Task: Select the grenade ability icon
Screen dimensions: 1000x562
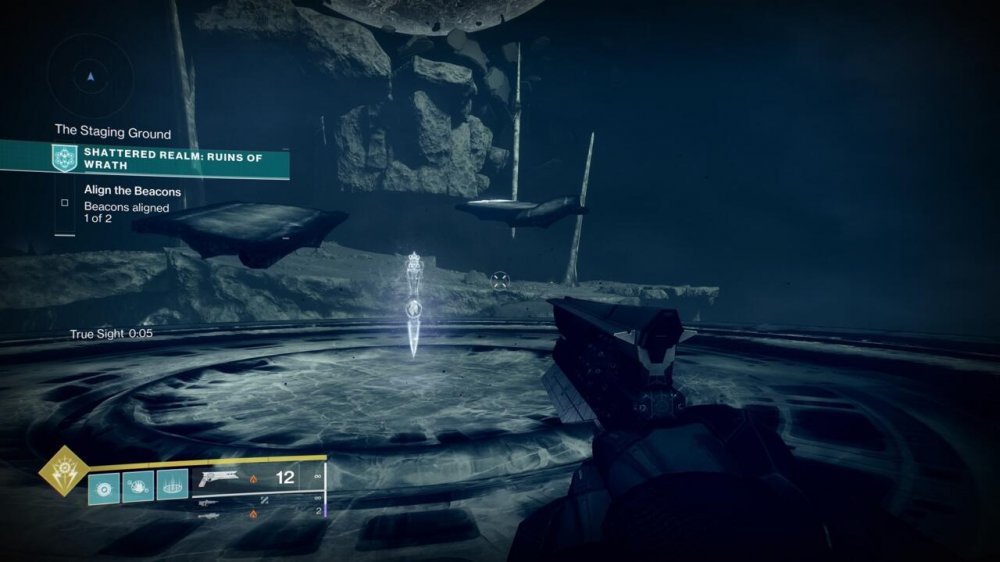Action: (102, 486)
